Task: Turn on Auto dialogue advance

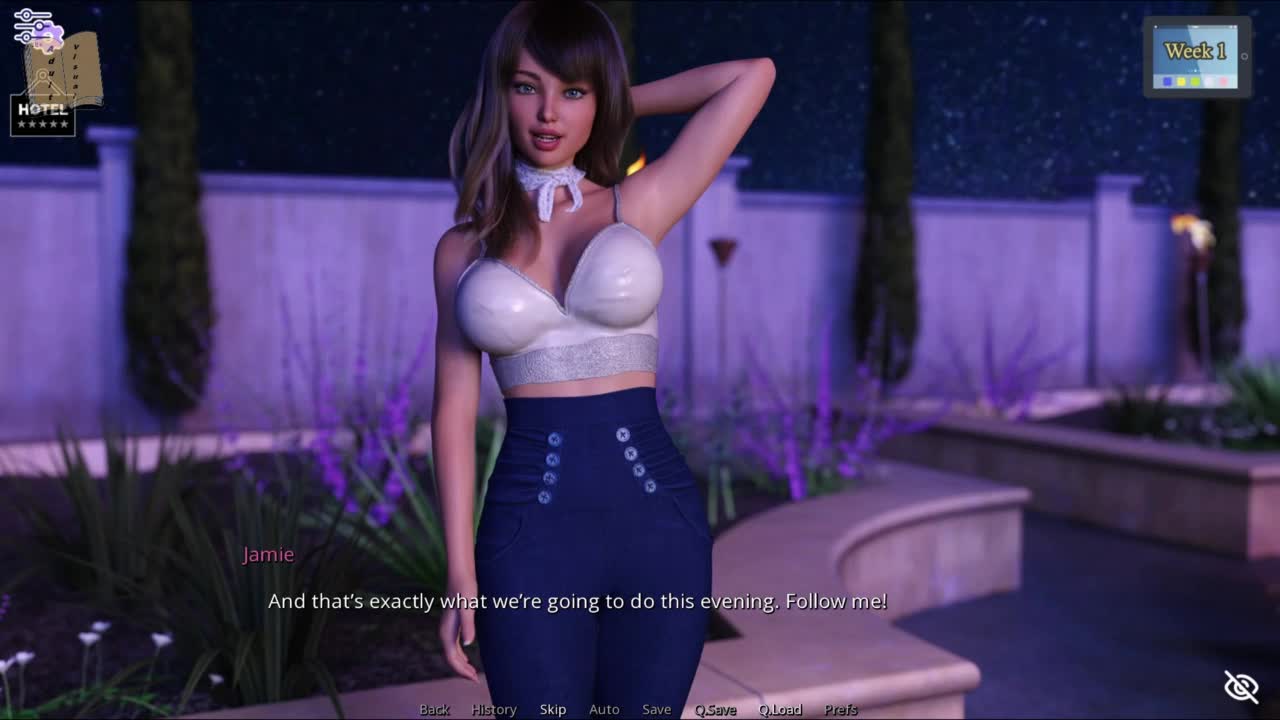Action: tap(604, 709)
